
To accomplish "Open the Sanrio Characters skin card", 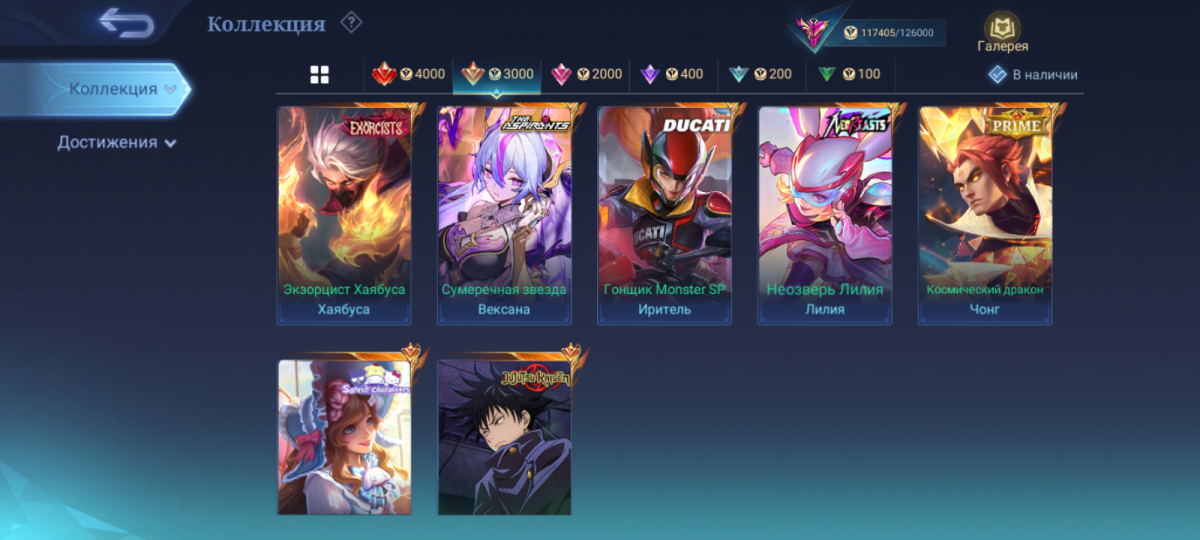I will [344, 437].
